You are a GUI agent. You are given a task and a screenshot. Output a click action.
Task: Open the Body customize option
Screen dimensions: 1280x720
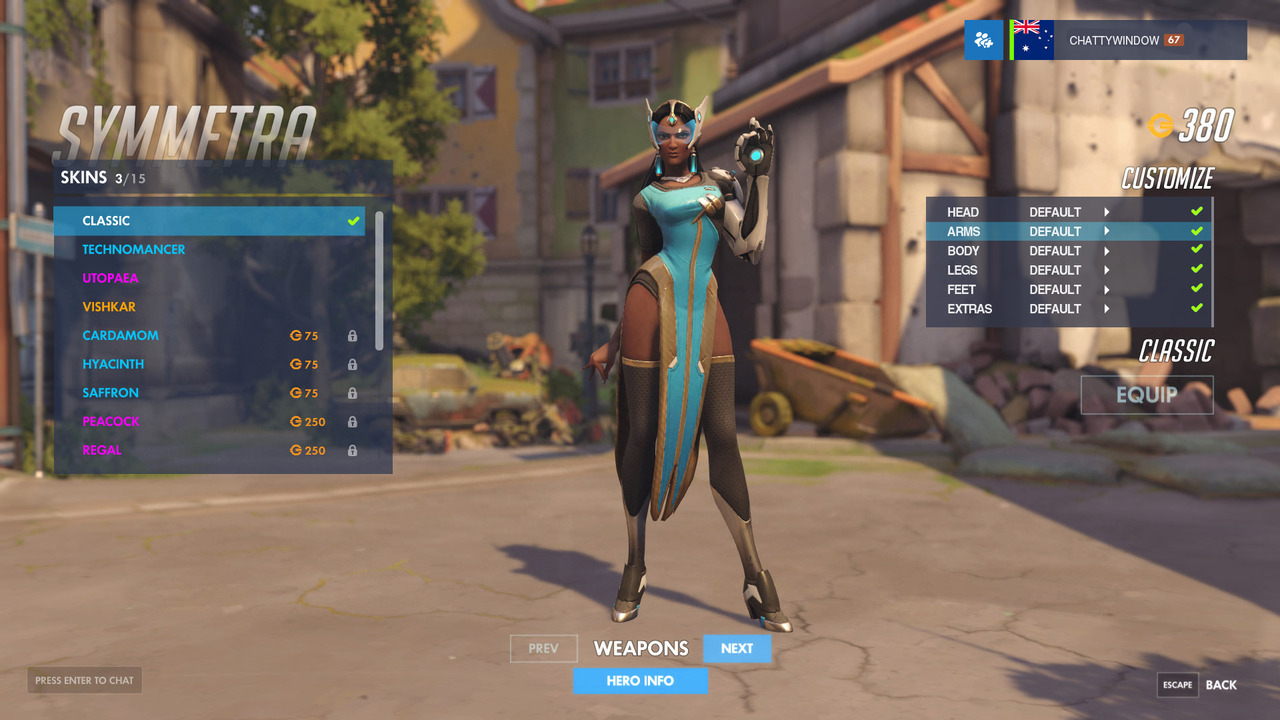(x=1067, y=251)
